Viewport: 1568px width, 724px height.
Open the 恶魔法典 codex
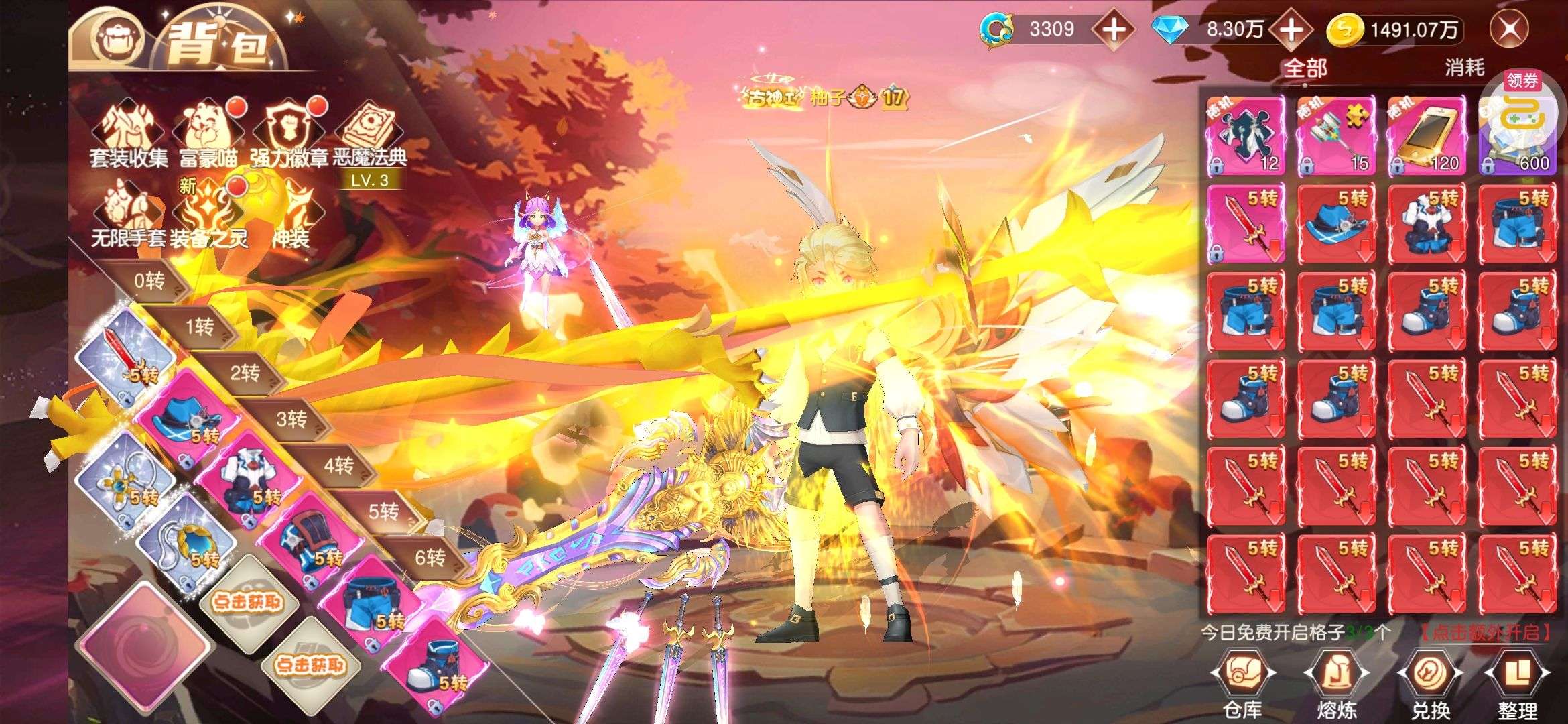click(x=370, y=134)
